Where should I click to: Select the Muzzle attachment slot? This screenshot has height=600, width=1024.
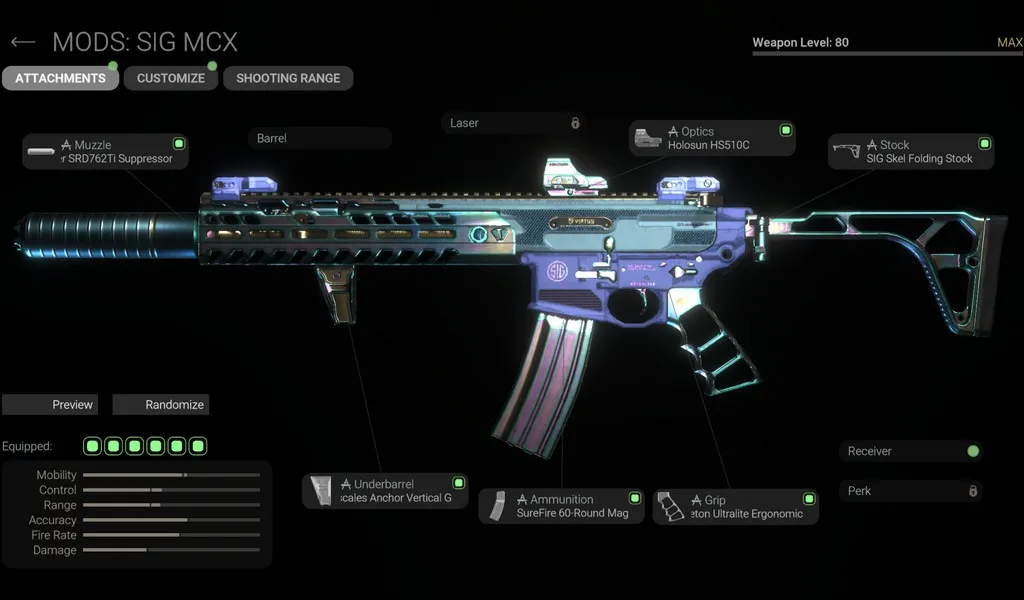tap(105, 152)
